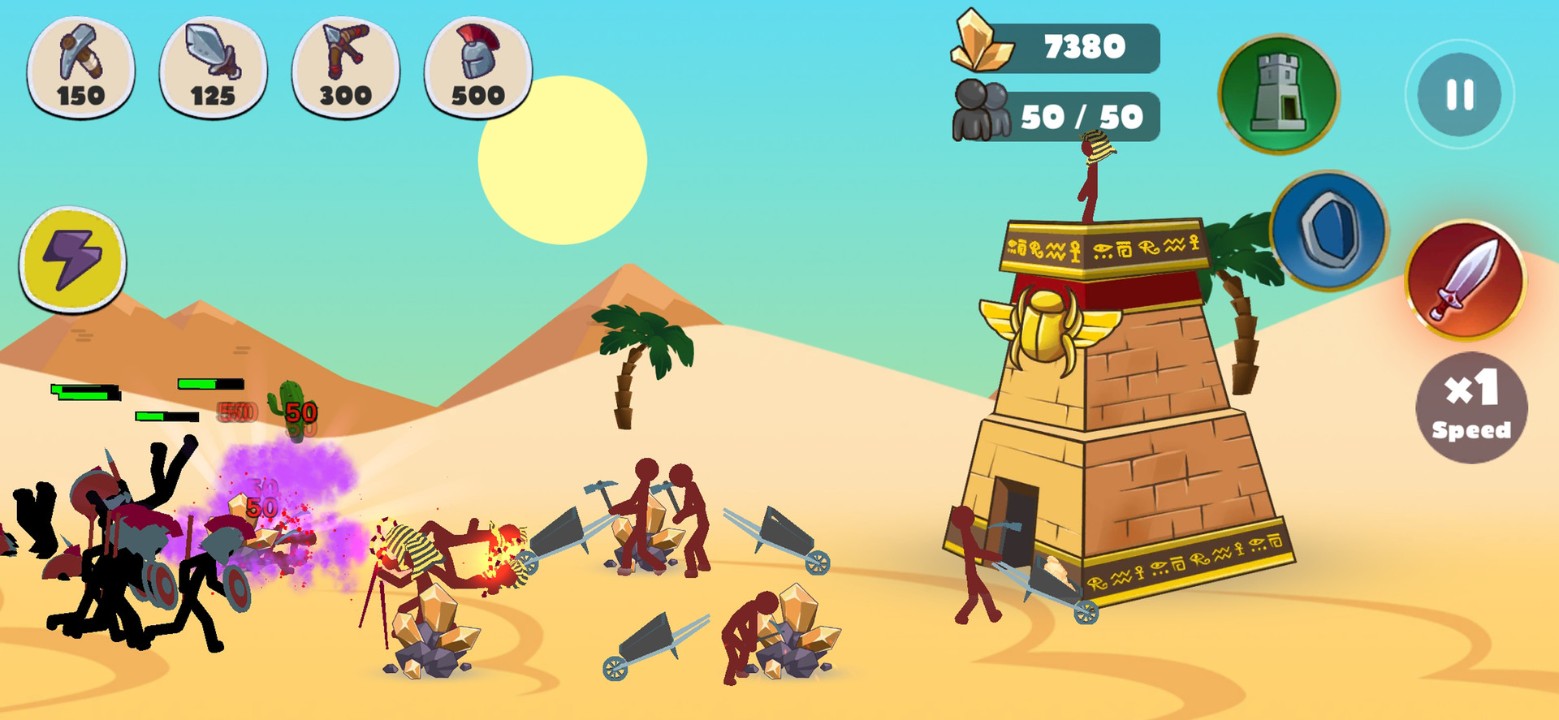Activate the purple lightning bolt ability
1559x720 pixels.
click(73, 260)
